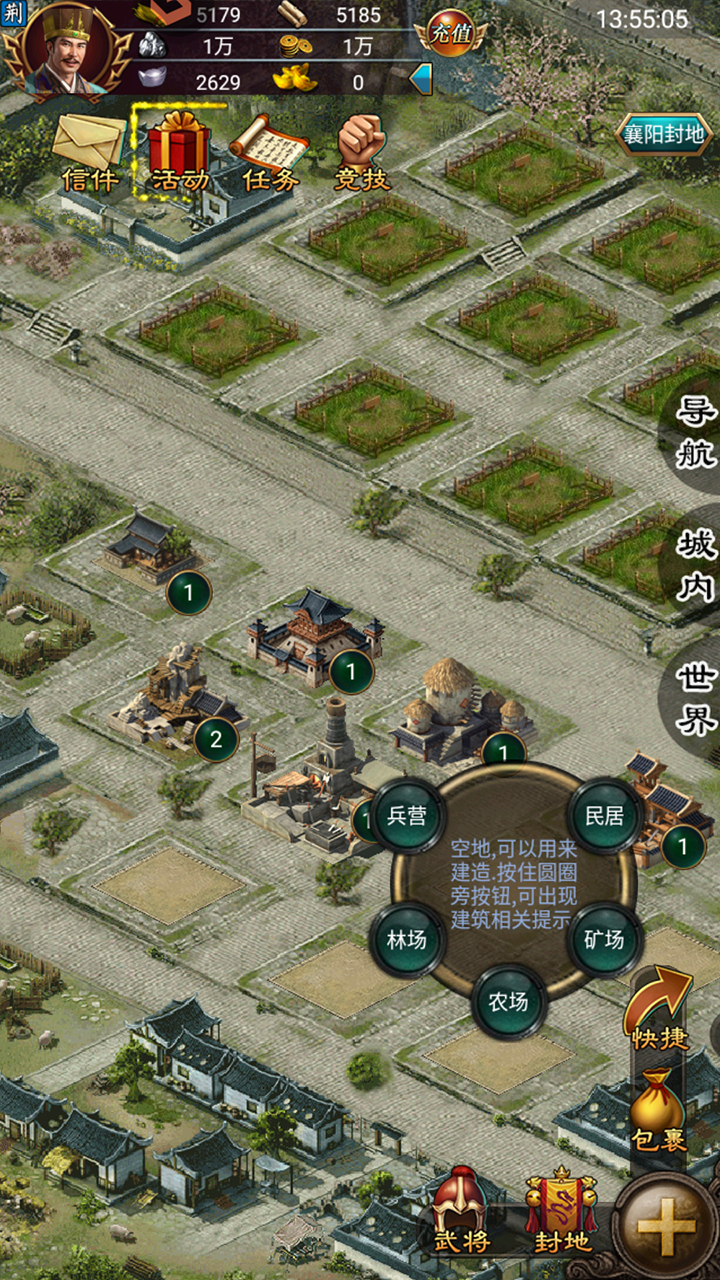
Task: Open the 襄阳封地 fief label
Action: pyautogui.click(x=663, y=134)
